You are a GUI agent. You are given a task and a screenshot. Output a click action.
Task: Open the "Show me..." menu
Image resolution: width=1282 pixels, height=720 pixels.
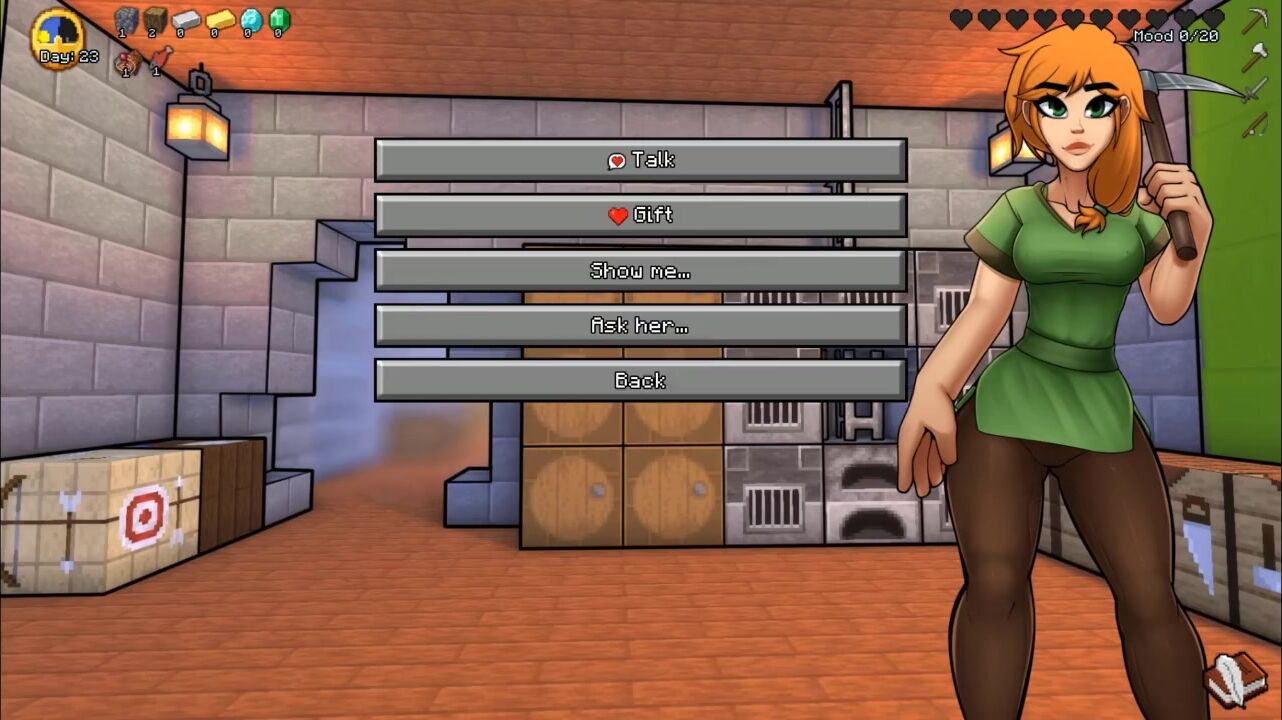pos(640,270)
